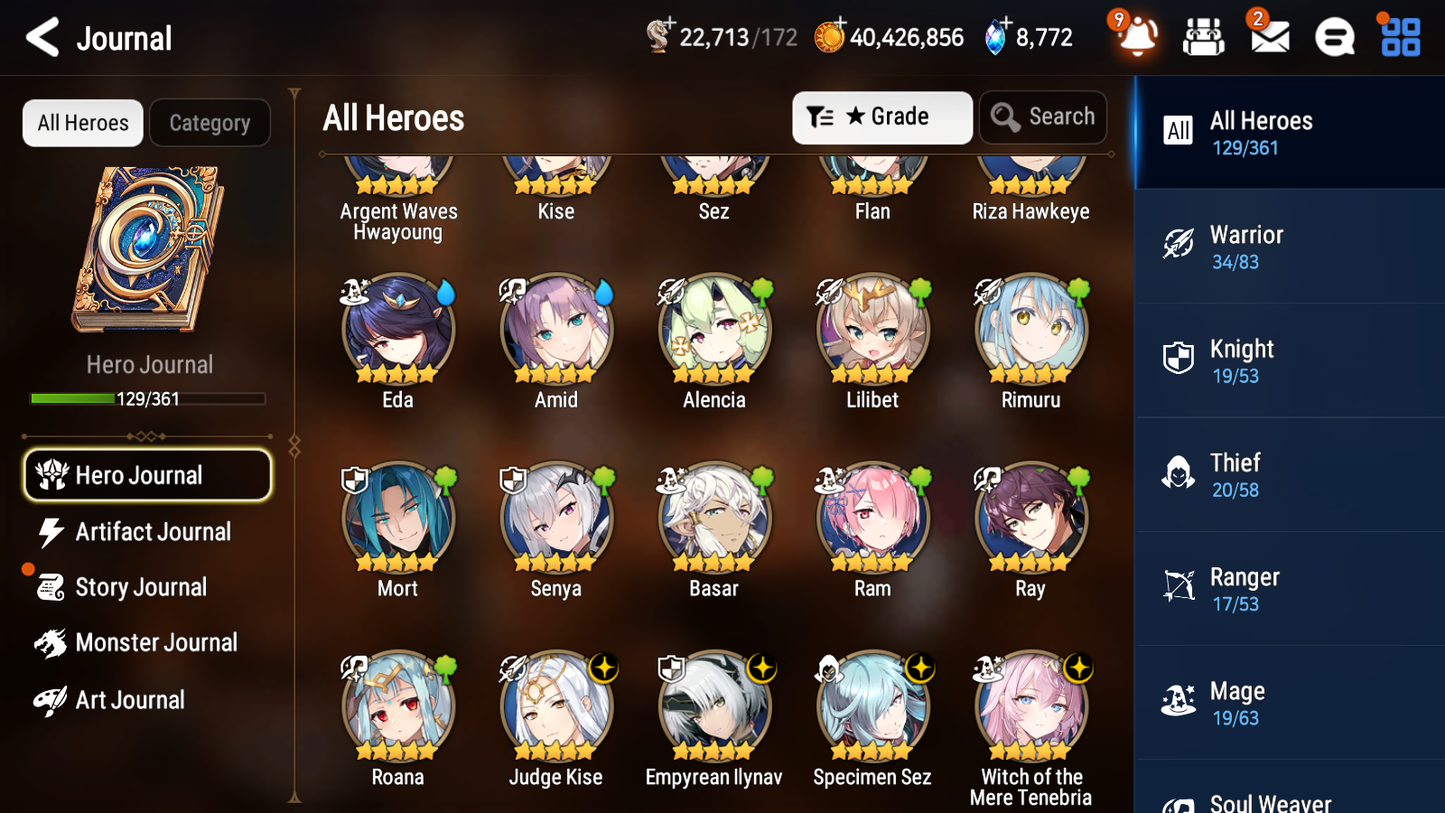
Task: Open the mailbox with 2 unread messages
Action: pyautogui.click(x=1269, y=37)
